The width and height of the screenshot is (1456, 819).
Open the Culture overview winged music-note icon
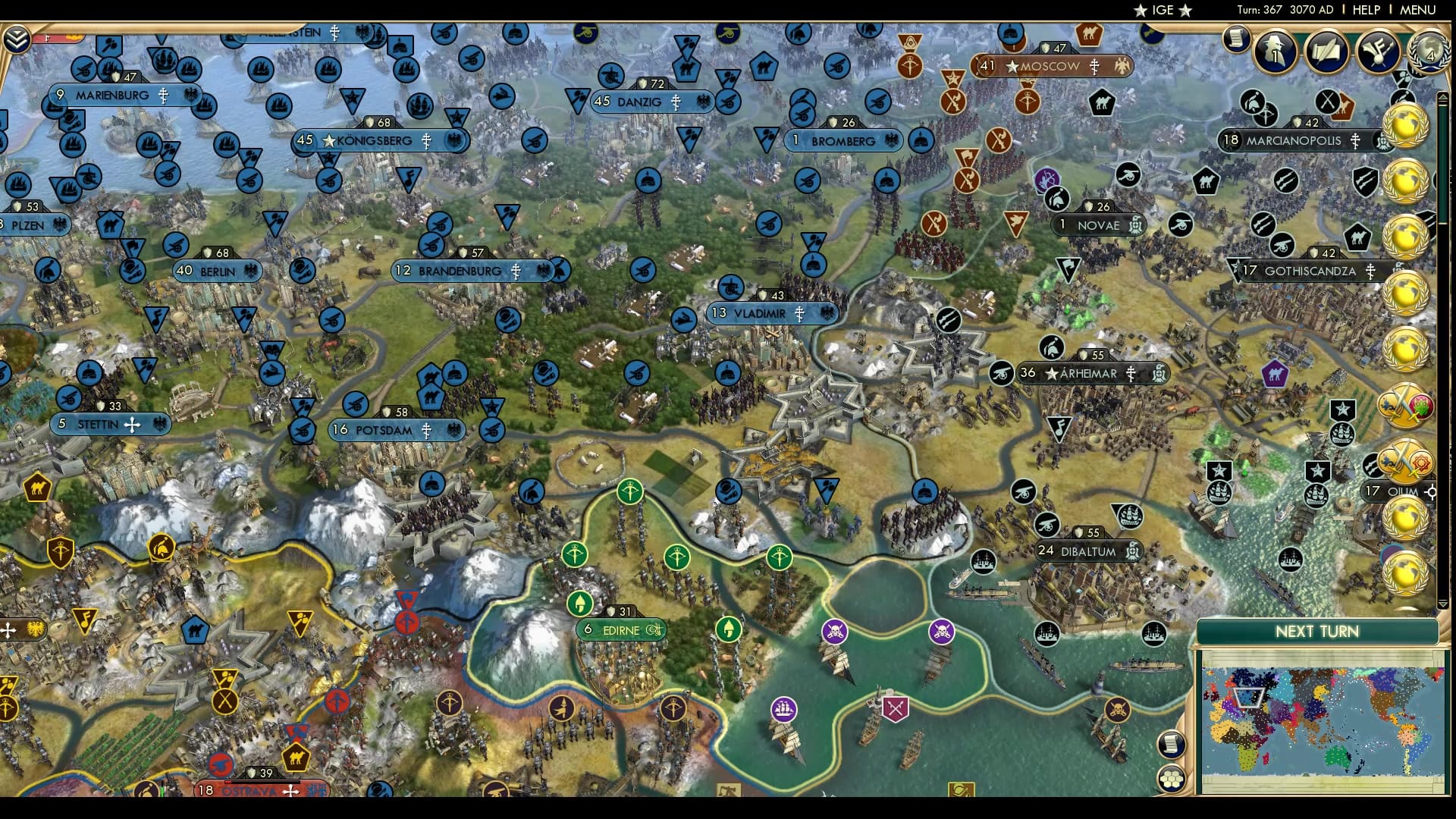(1378, 51)
